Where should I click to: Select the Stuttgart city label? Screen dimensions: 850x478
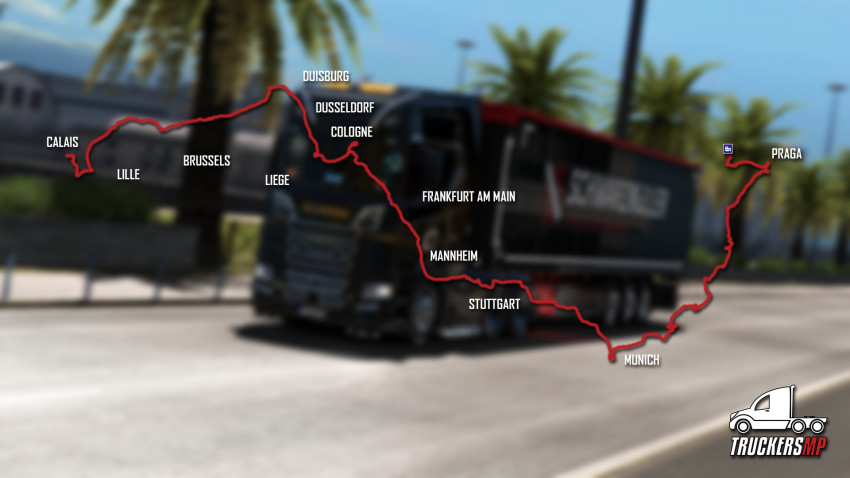494,303
